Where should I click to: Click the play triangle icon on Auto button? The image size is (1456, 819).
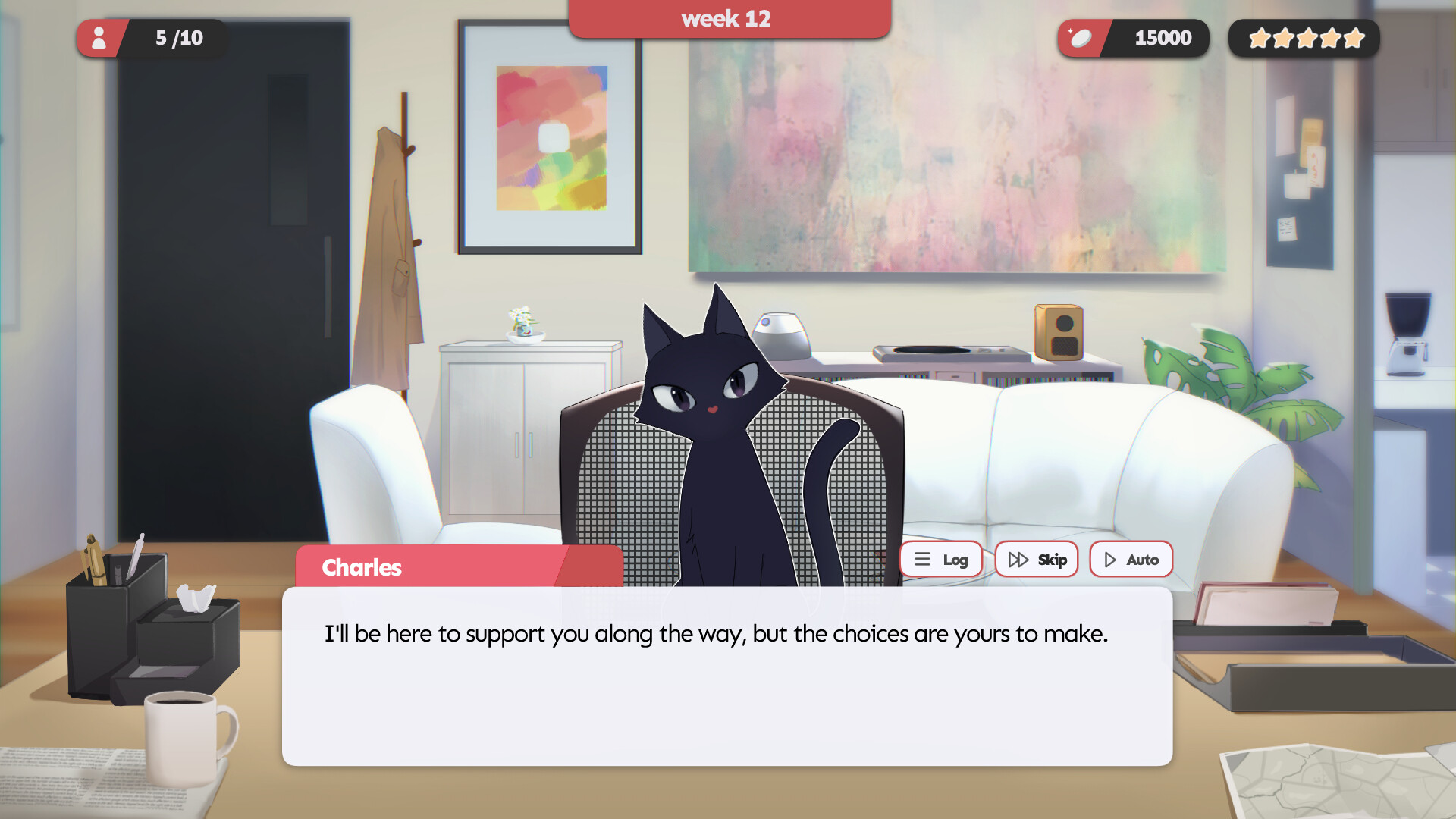(x=1110, y=559)
